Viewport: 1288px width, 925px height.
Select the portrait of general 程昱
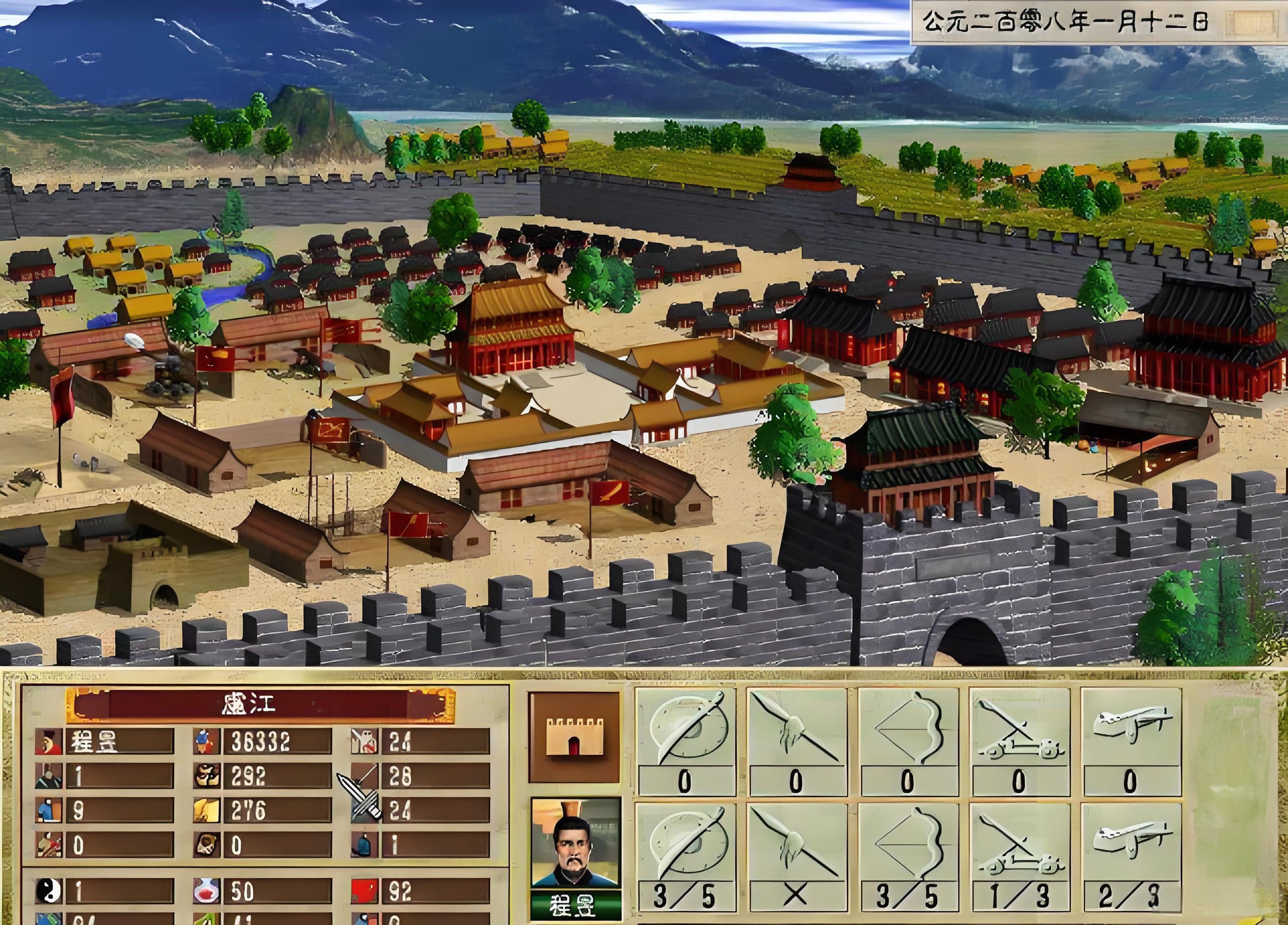click(x=575, y=843)
